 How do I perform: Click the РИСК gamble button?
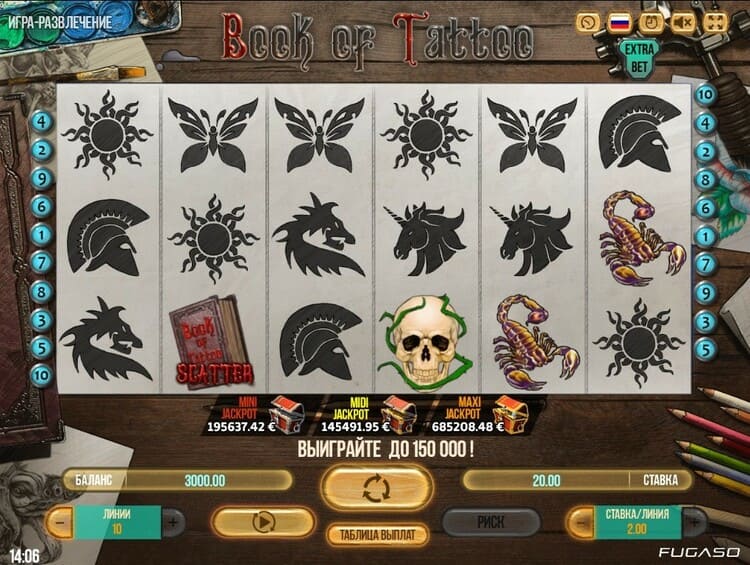491,521
